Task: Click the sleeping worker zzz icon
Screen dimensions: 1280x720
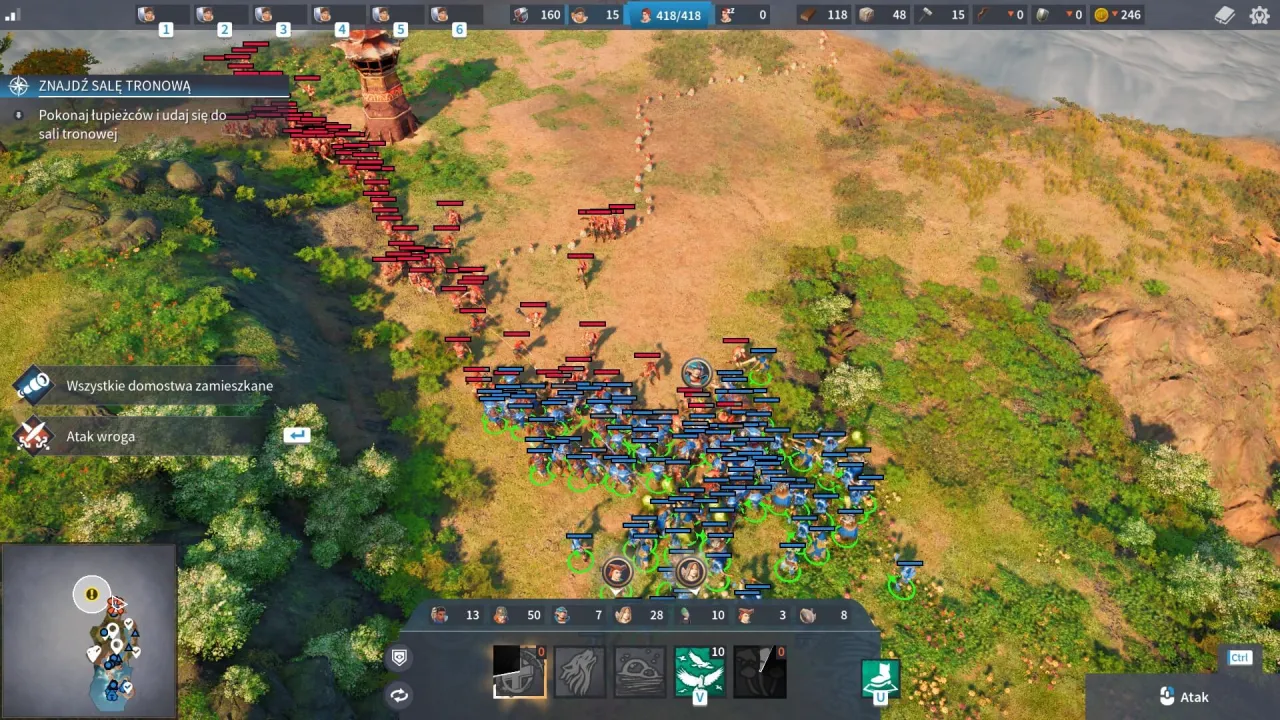Action: coord(727,15)
